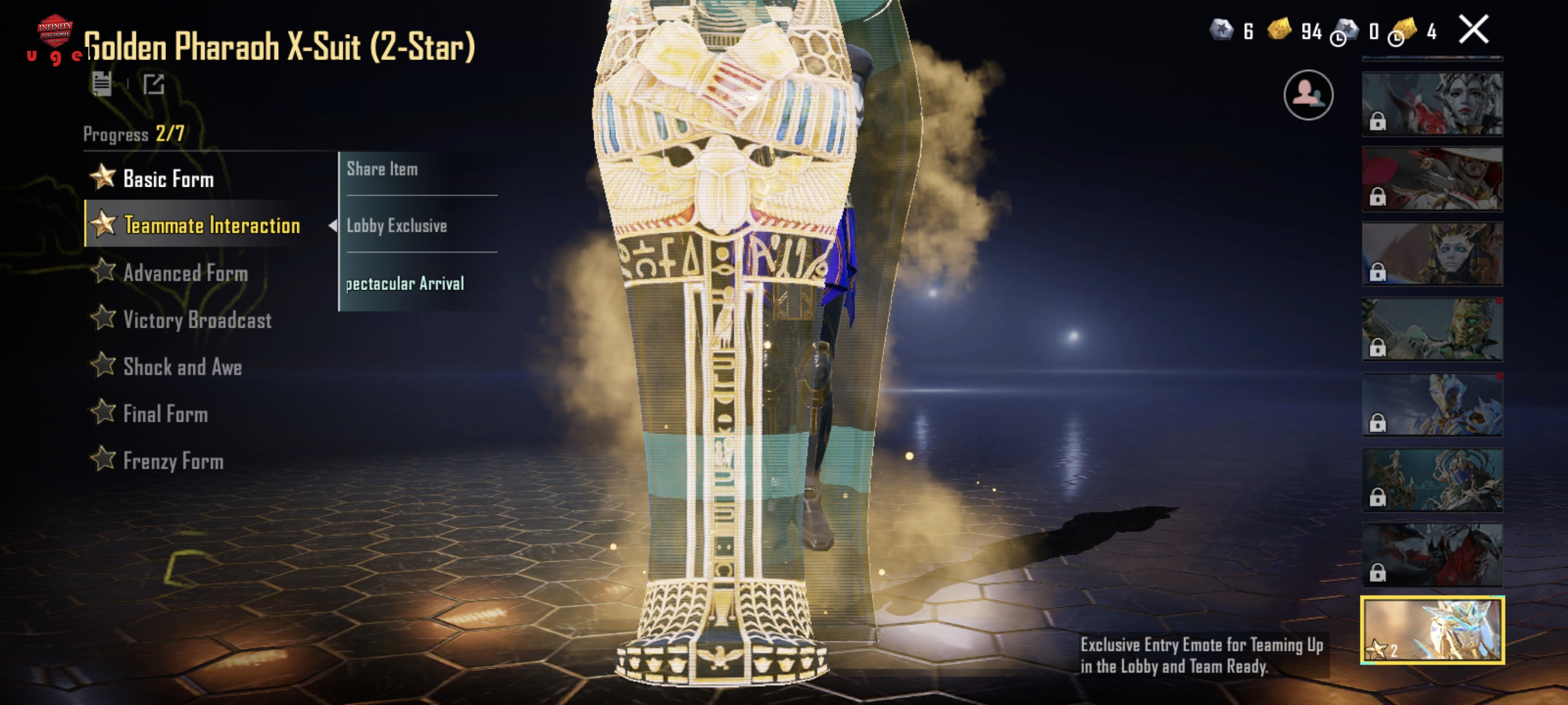Pick the locked blue ice suit thumbnail
This screenshot has width=1568, height=705.
coord(1432,405)
